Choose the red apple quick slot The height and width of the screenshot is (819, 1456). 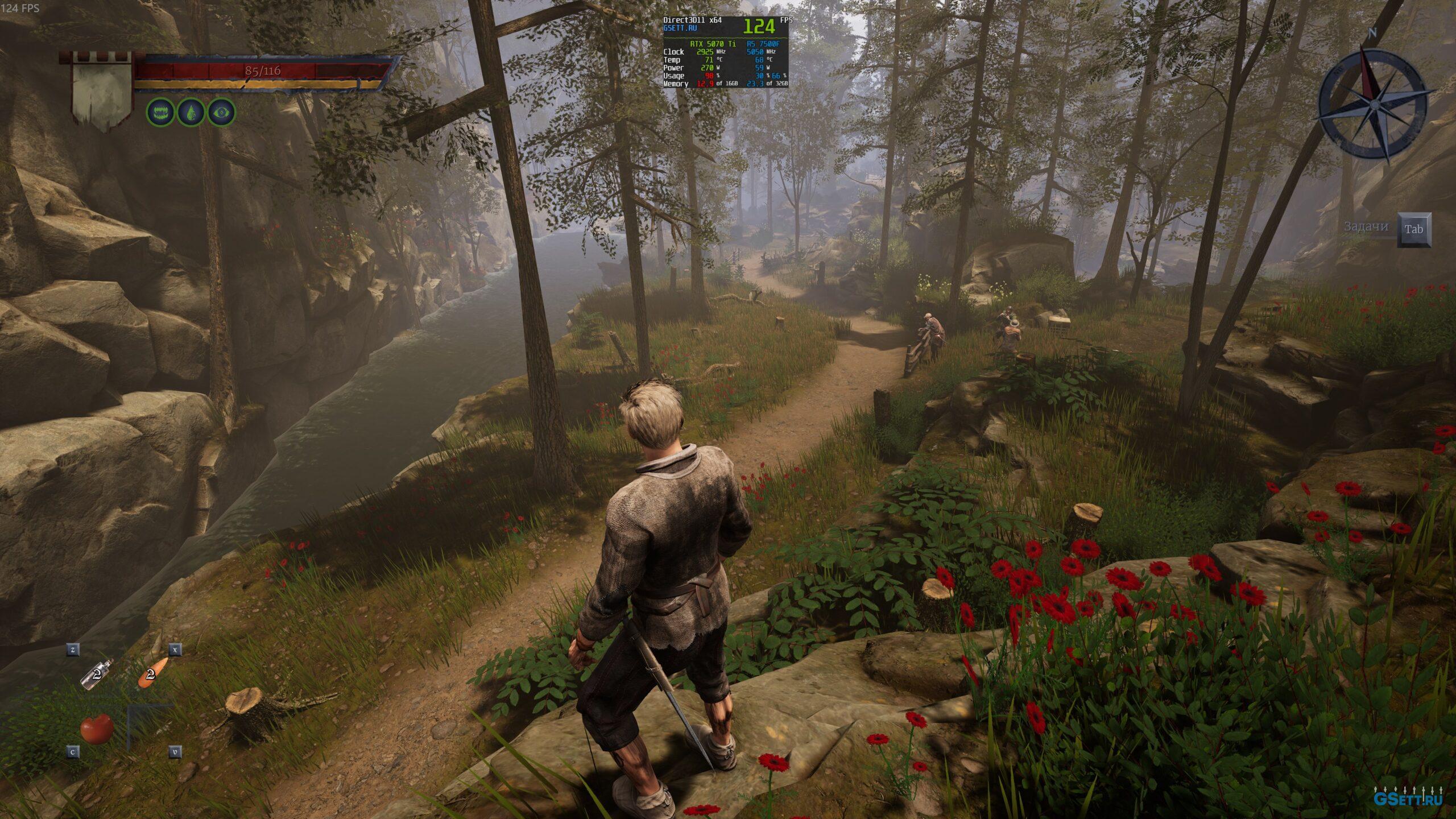coord(96,729)
